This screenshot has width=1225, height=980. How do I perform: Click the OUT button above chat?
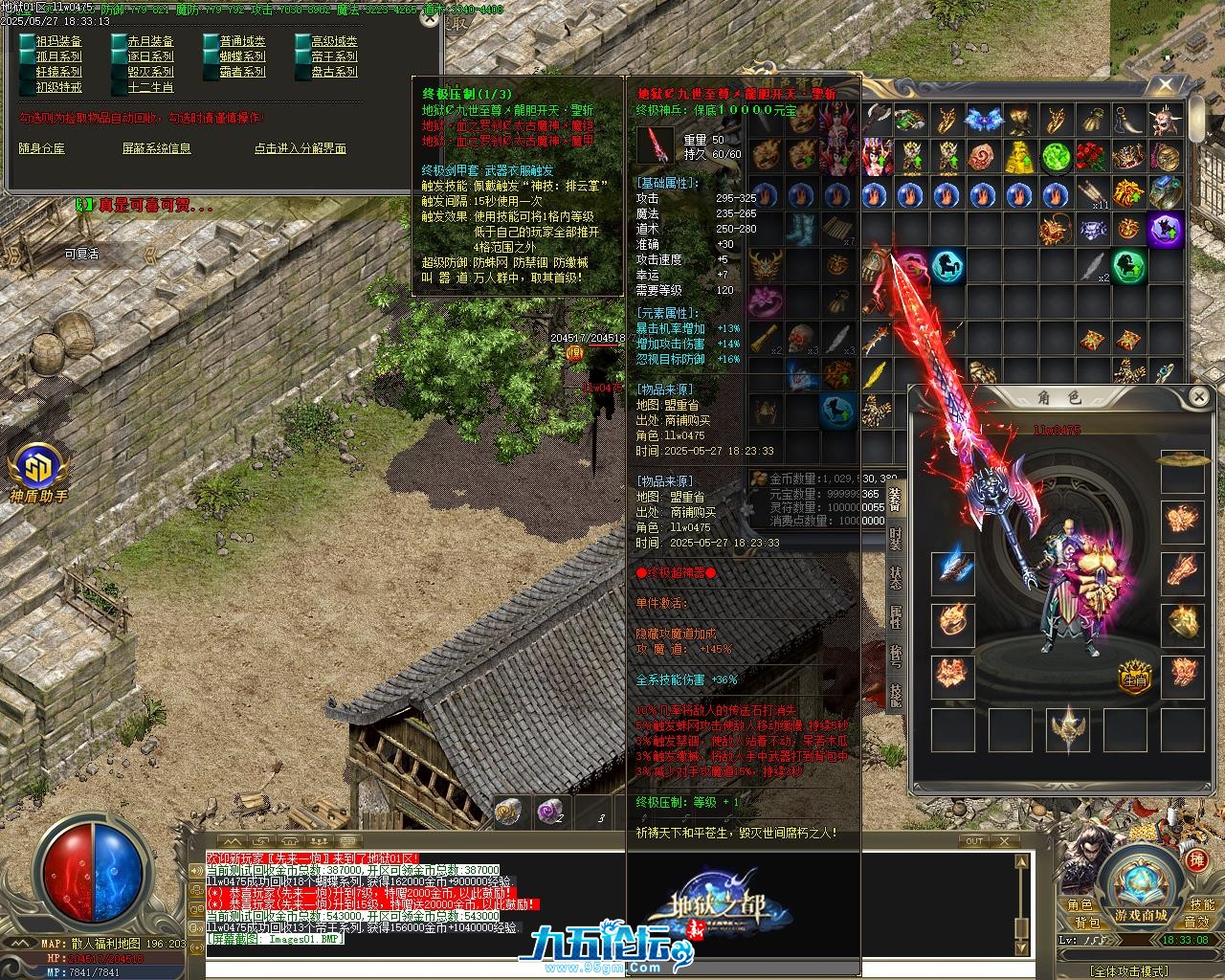pyautogui.click(x=973, y=841)
